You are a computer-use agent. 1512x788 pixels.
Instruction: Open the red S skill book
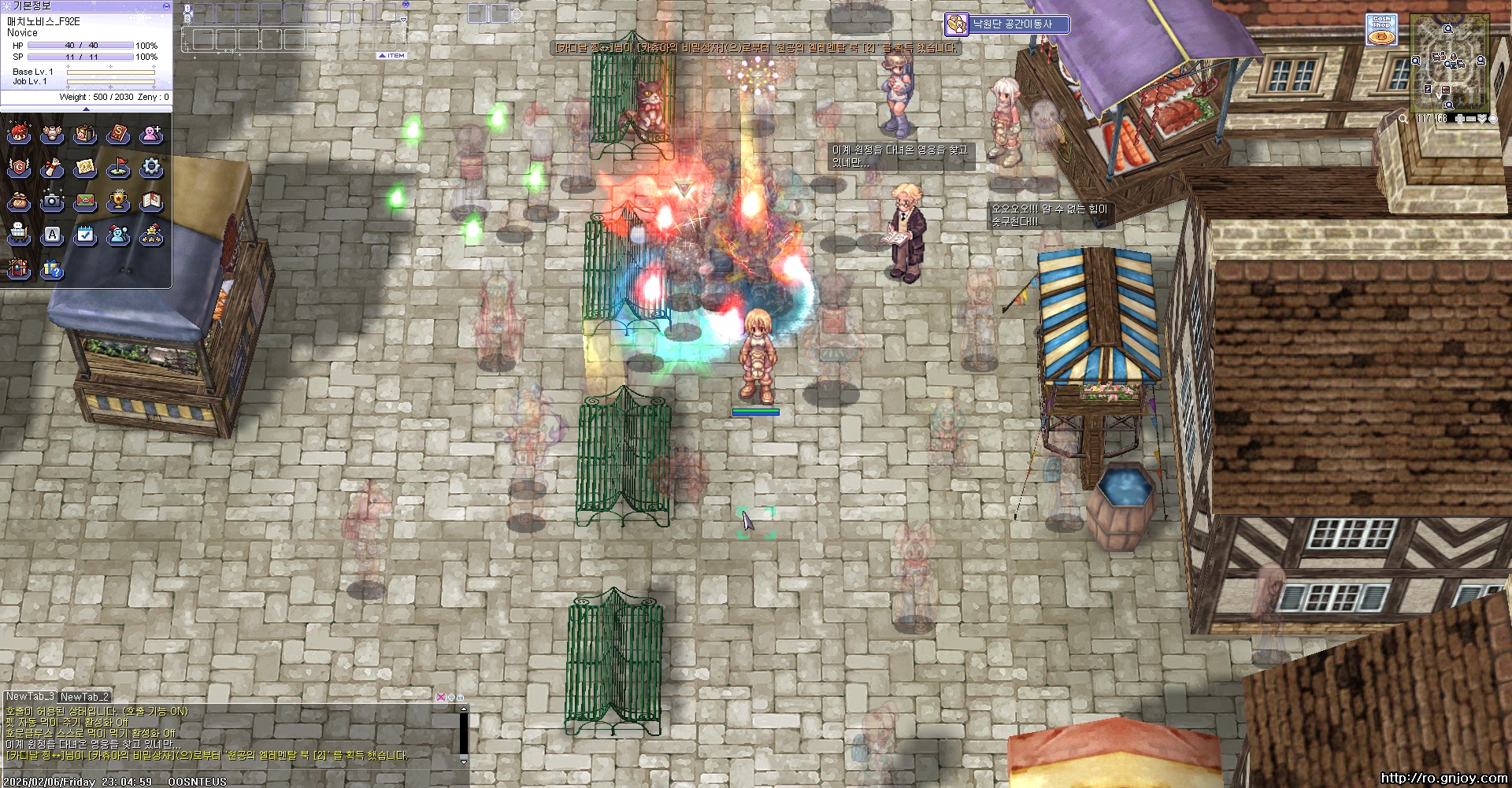coord(118,134)
